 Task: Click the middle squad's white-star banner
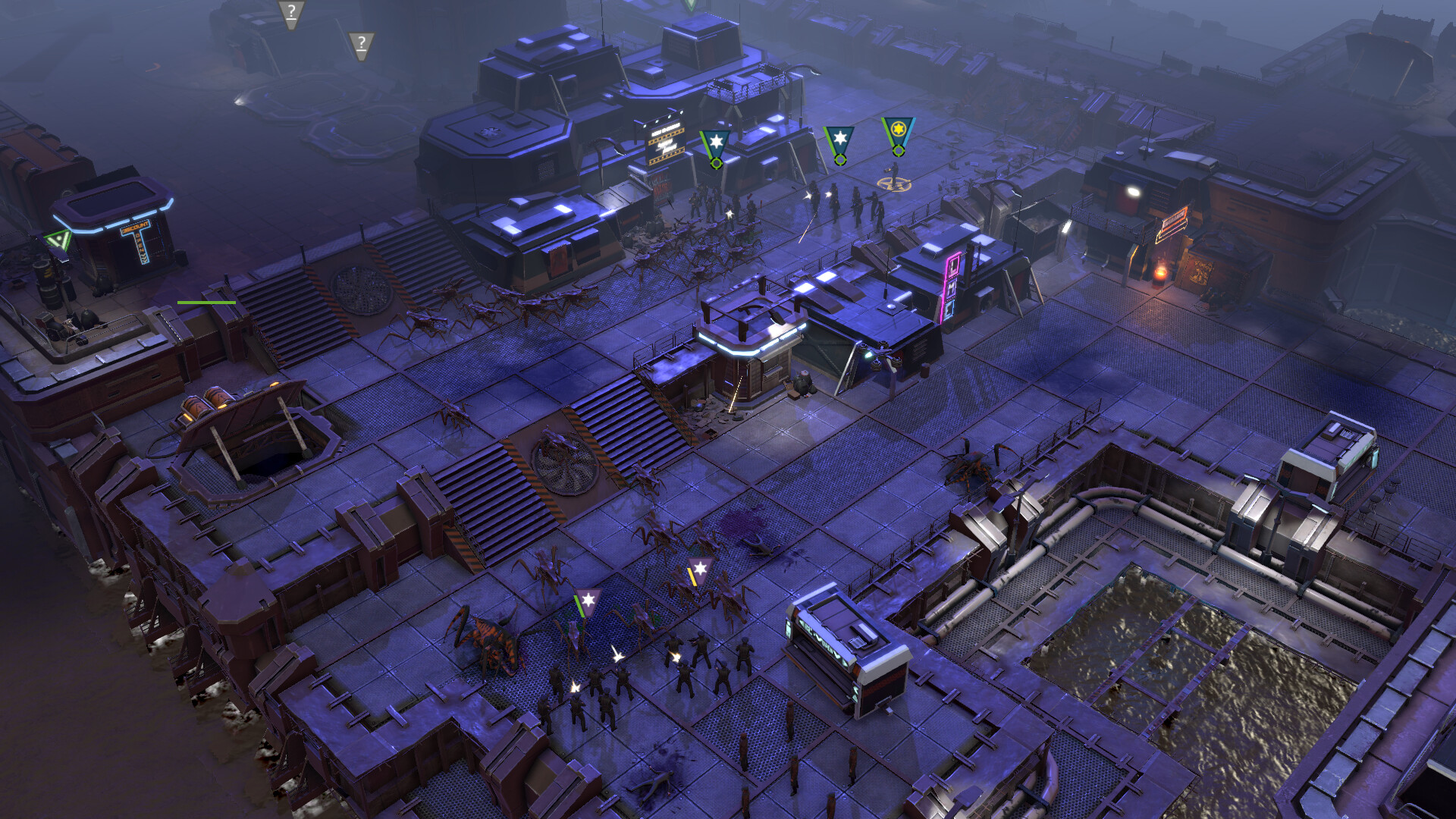point(840,139)
